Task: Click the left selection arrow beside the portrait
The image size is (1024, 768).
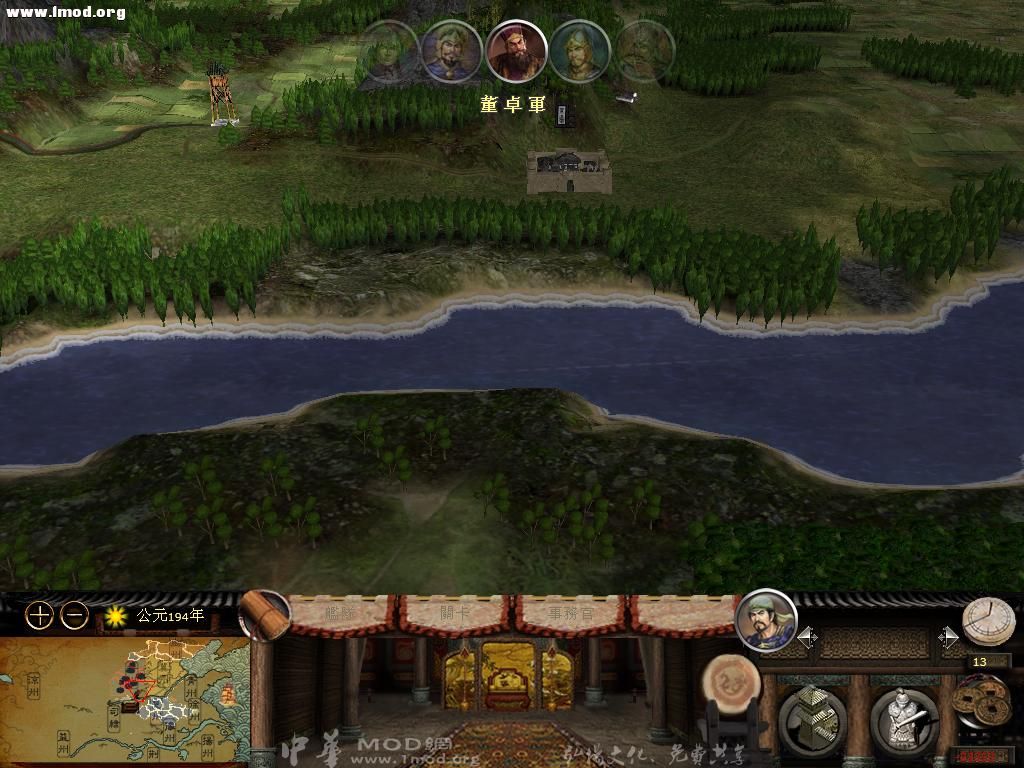Action: point(806,637)
